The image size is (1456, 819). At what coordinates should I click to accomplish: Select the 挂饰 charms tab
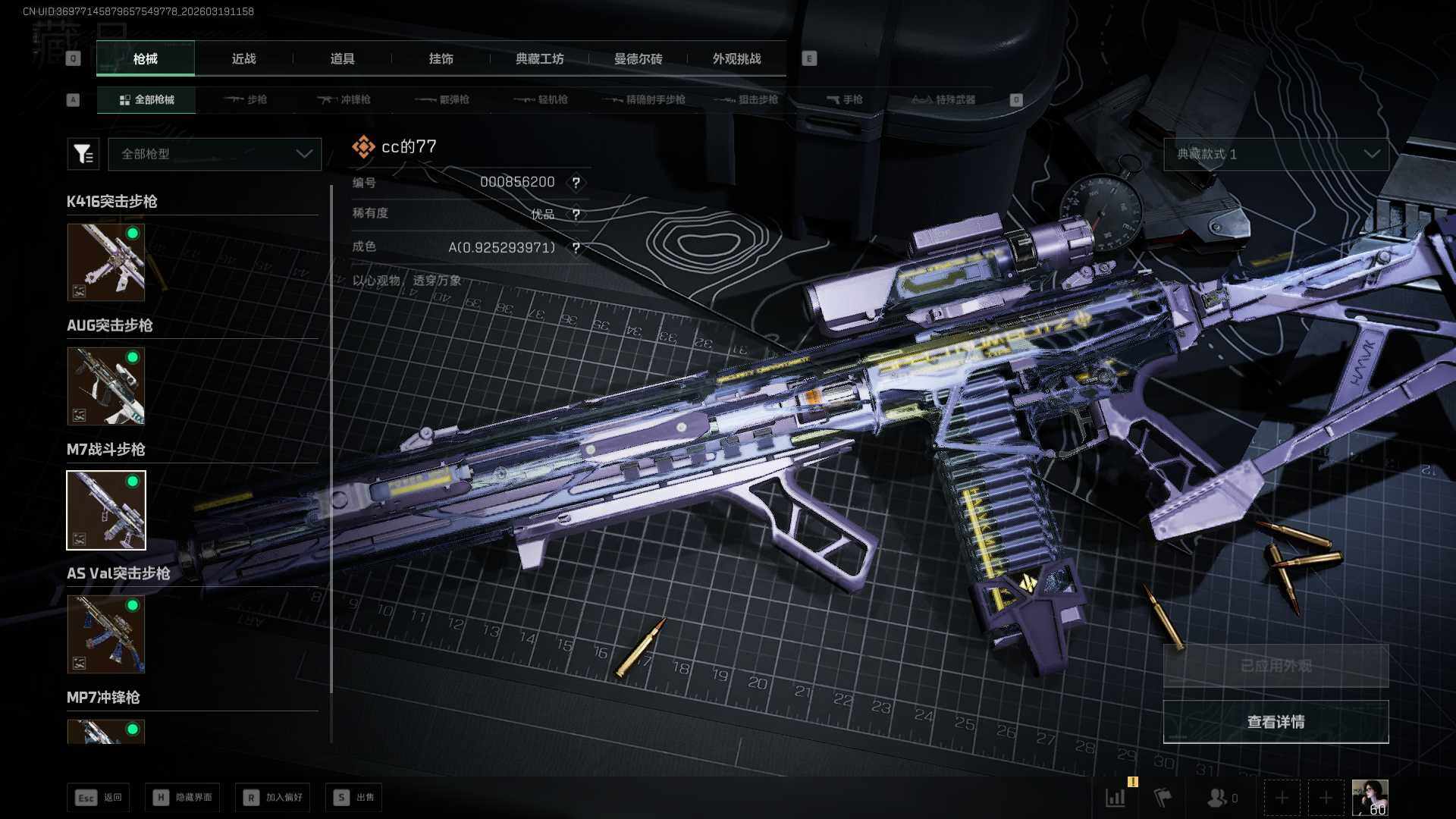[441, 59]
